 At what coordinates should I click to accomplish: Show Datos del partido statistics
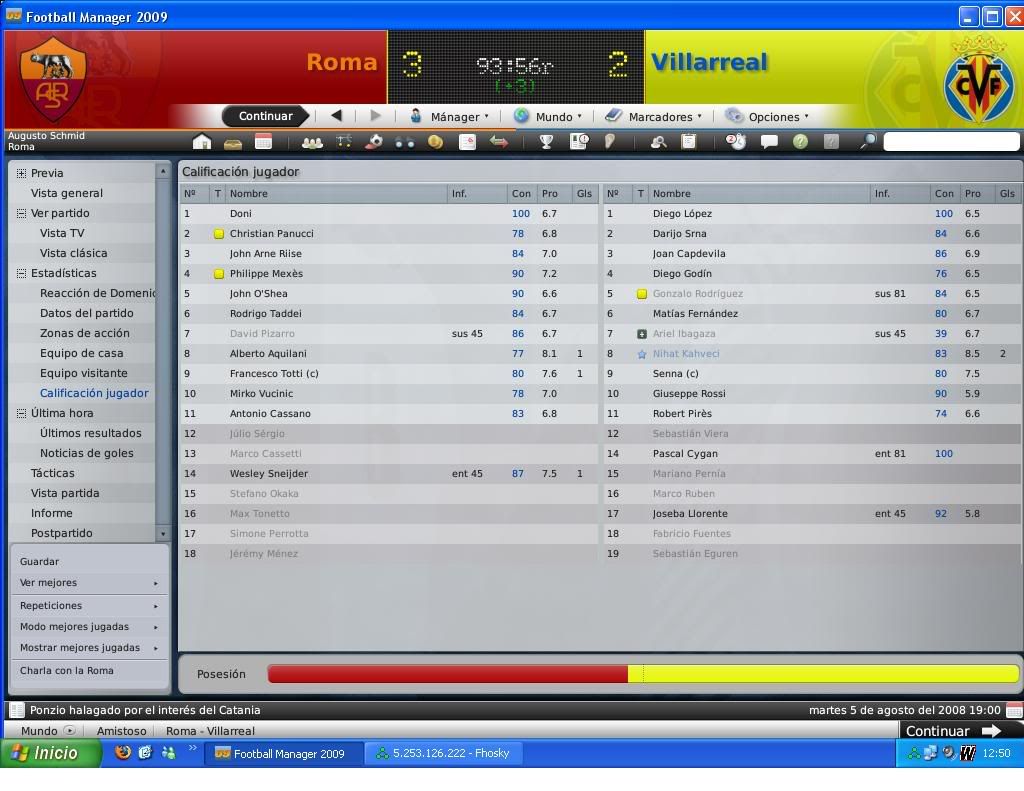pos(86,313)
